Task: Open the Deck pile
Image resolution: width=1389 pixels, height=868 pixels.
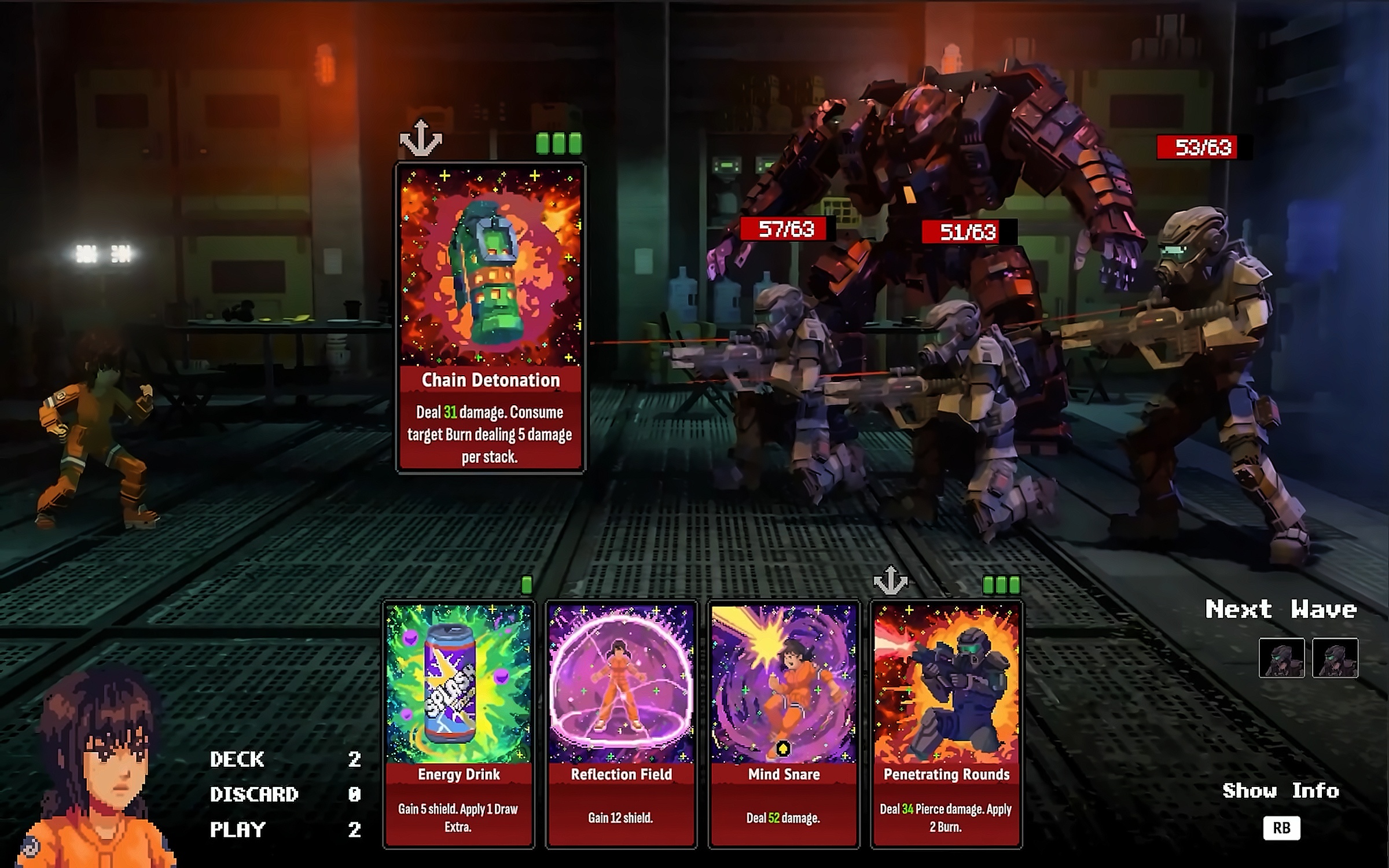Action: [237, 759]
